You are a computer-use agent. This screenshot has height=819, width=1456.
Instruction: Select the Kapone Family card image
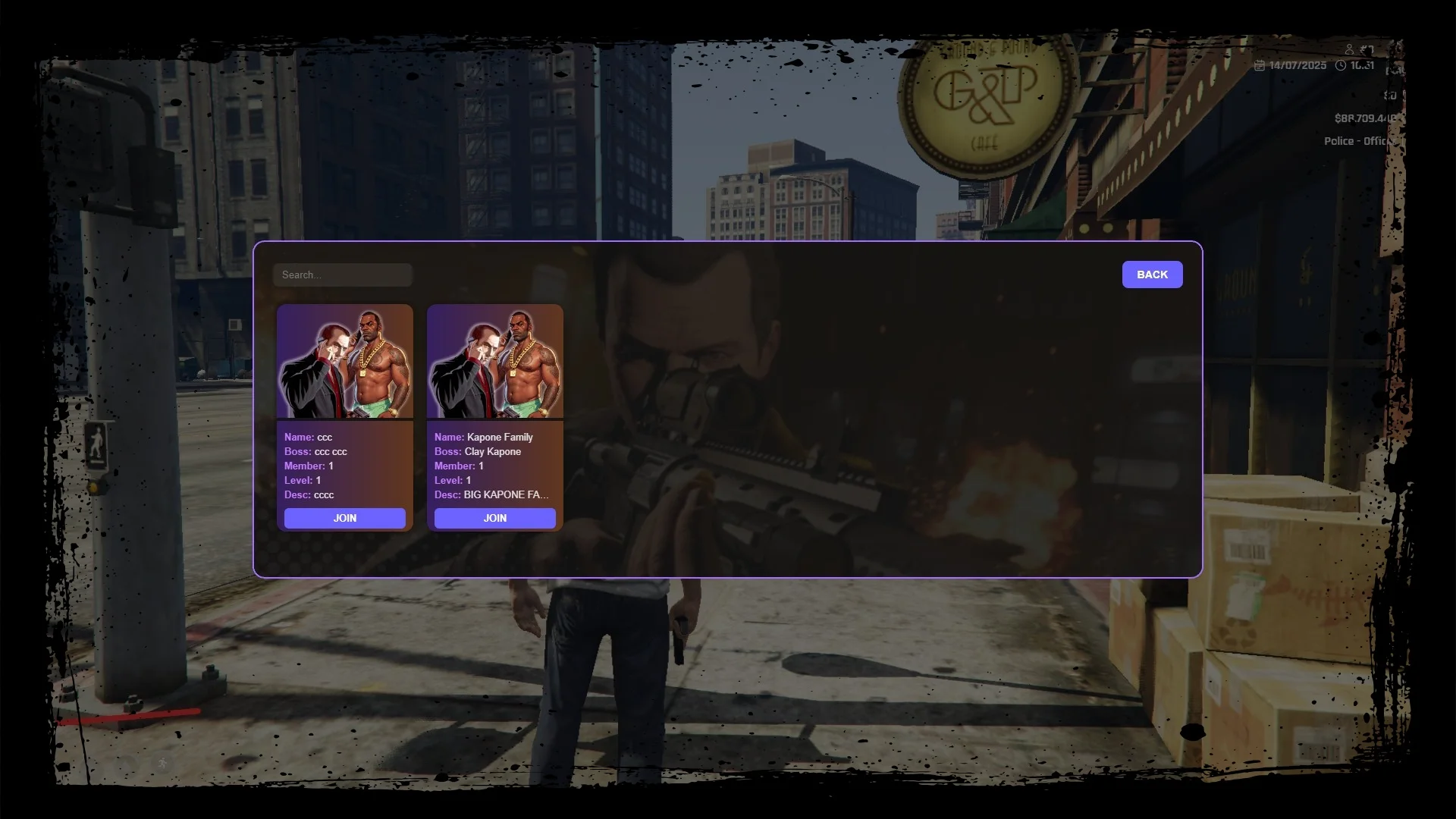[495, 362]
